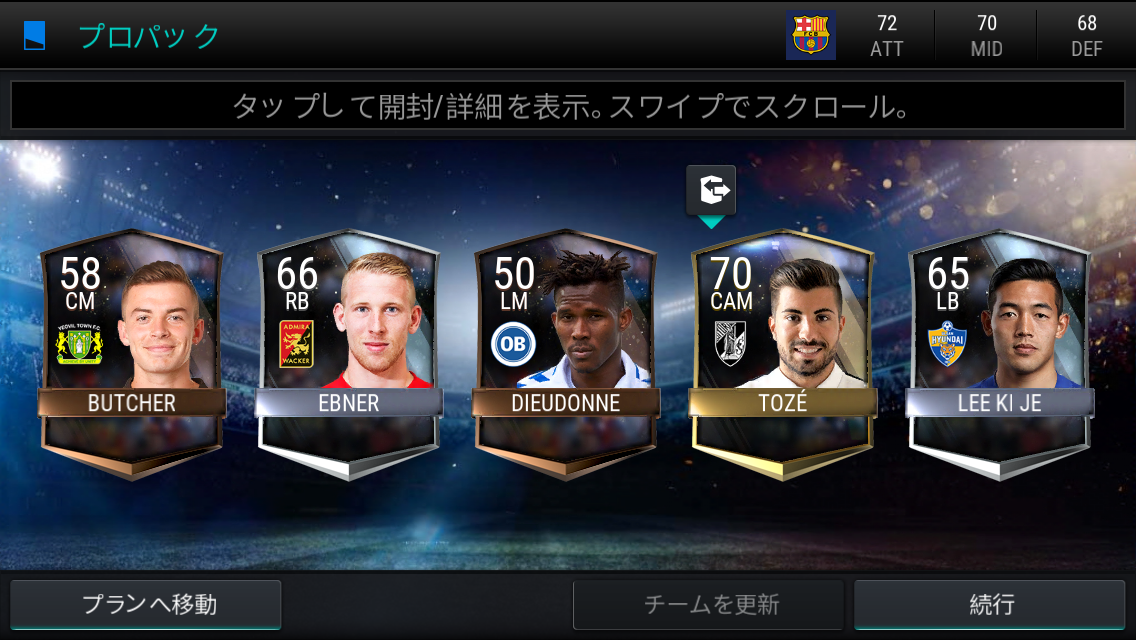The width and height of the screenshot is (1136, 640).
Task: Select the Butcher 58 CM card
Action: 131,350
